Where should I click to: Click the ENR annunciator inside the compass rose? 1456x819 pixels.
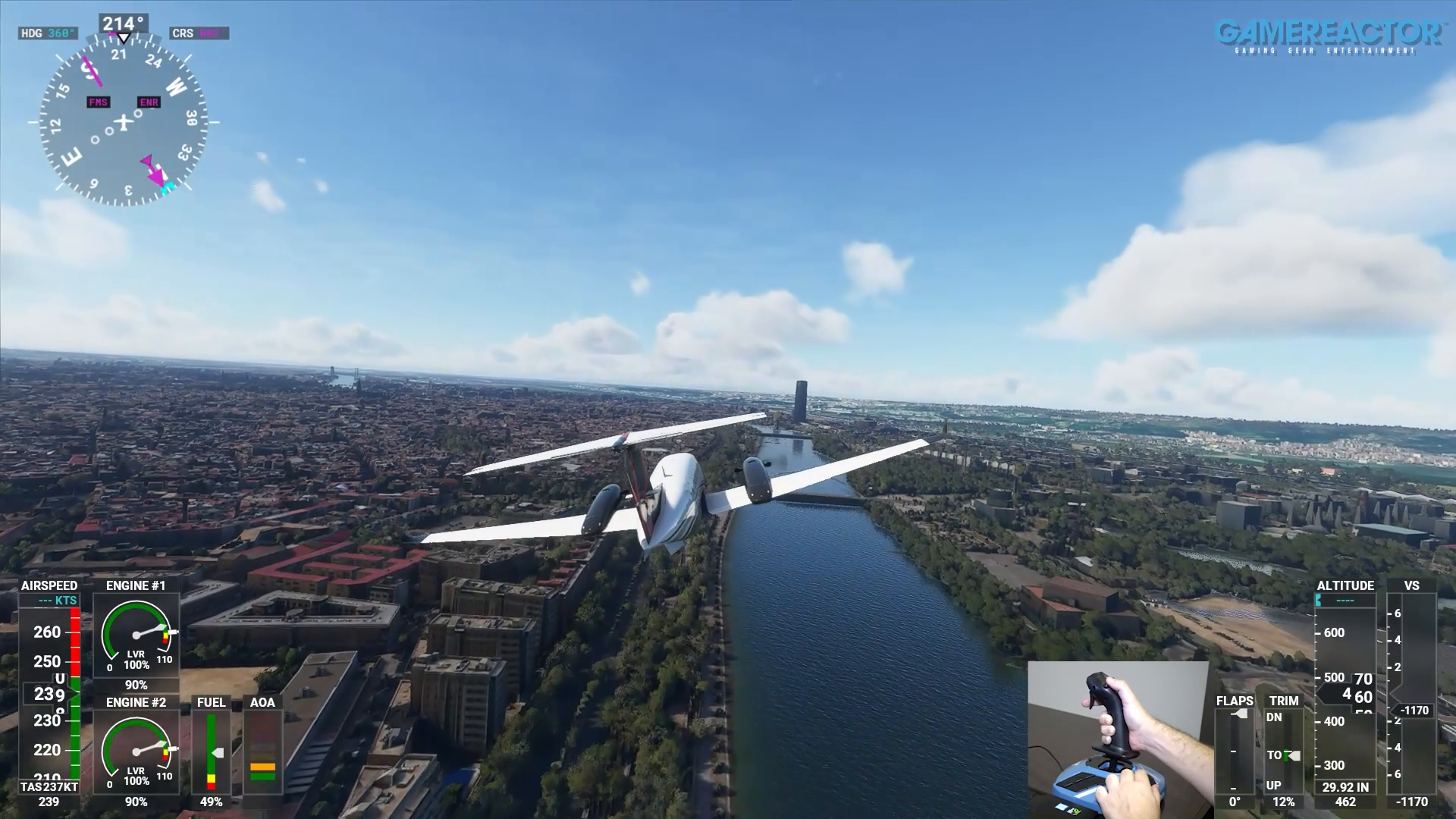pyautogui.click(x=147, y=101)
